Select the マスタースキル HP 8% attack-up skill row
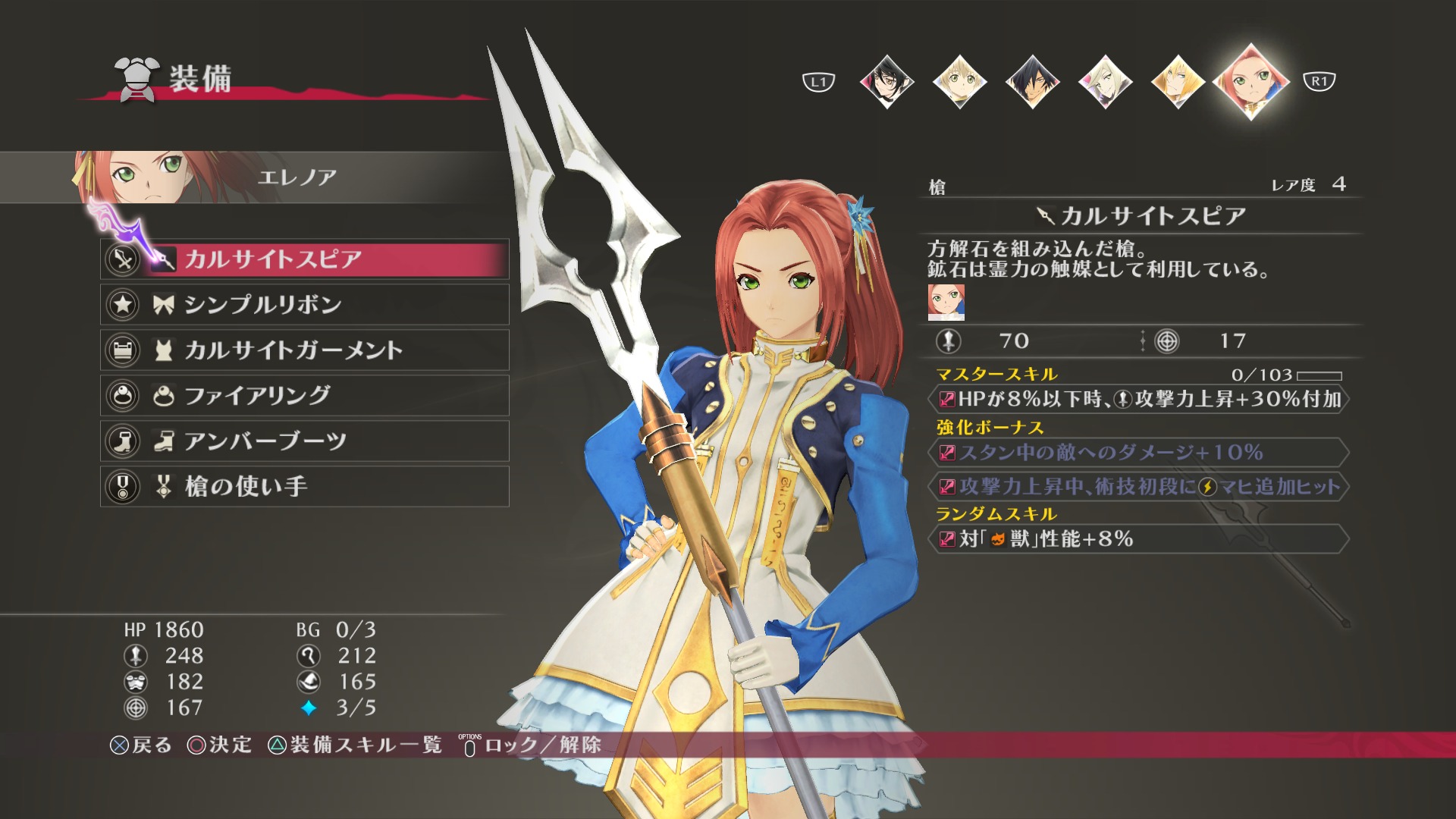The width and height of the screenshot is (1456, 819). point(1139,400)
